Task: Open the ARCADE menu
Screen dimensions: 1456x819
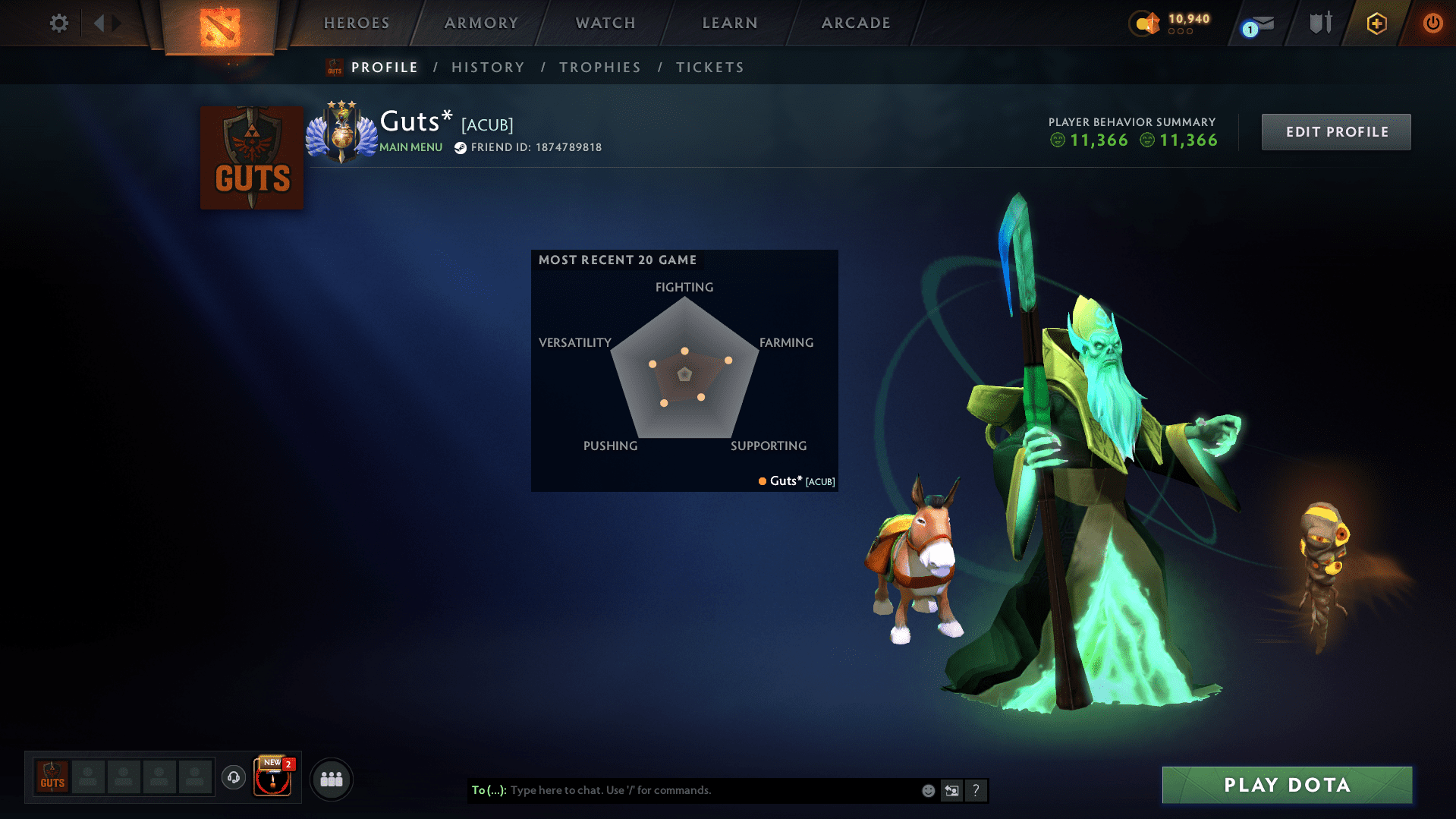Action: [x=855, y=23]
